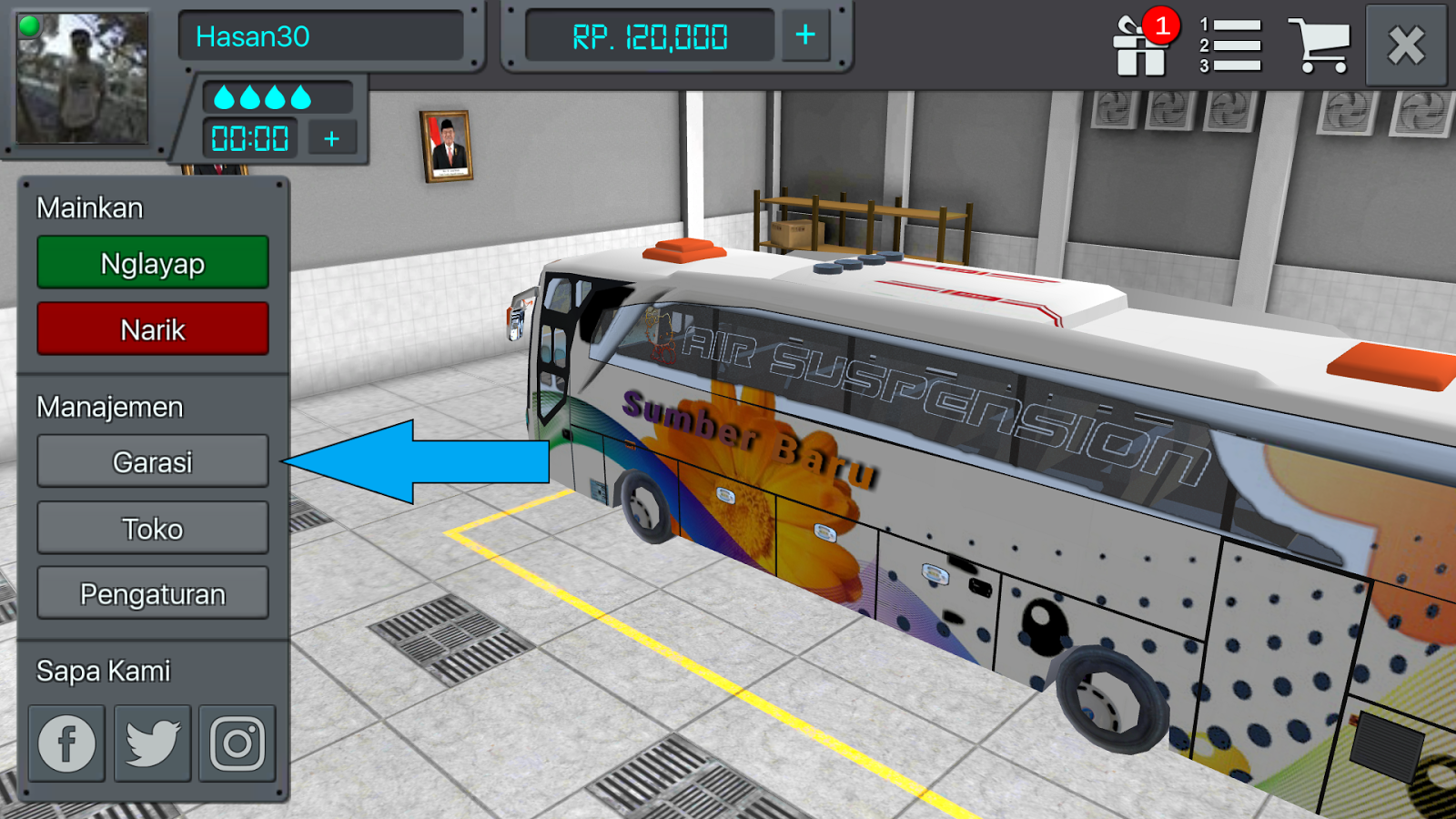Start Nglayap free driving mode

coord(152,263)
